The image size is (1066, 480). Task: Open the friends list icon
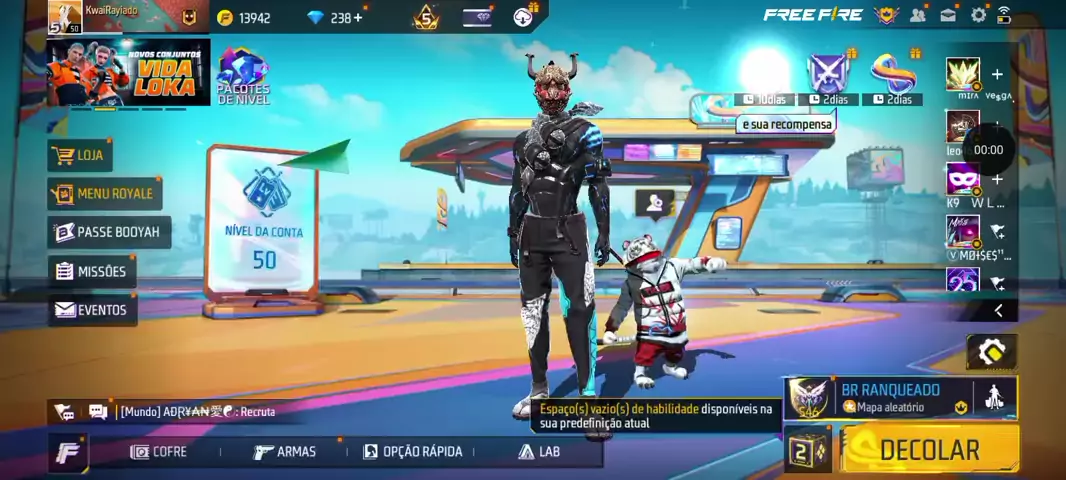tap(918, 15)
